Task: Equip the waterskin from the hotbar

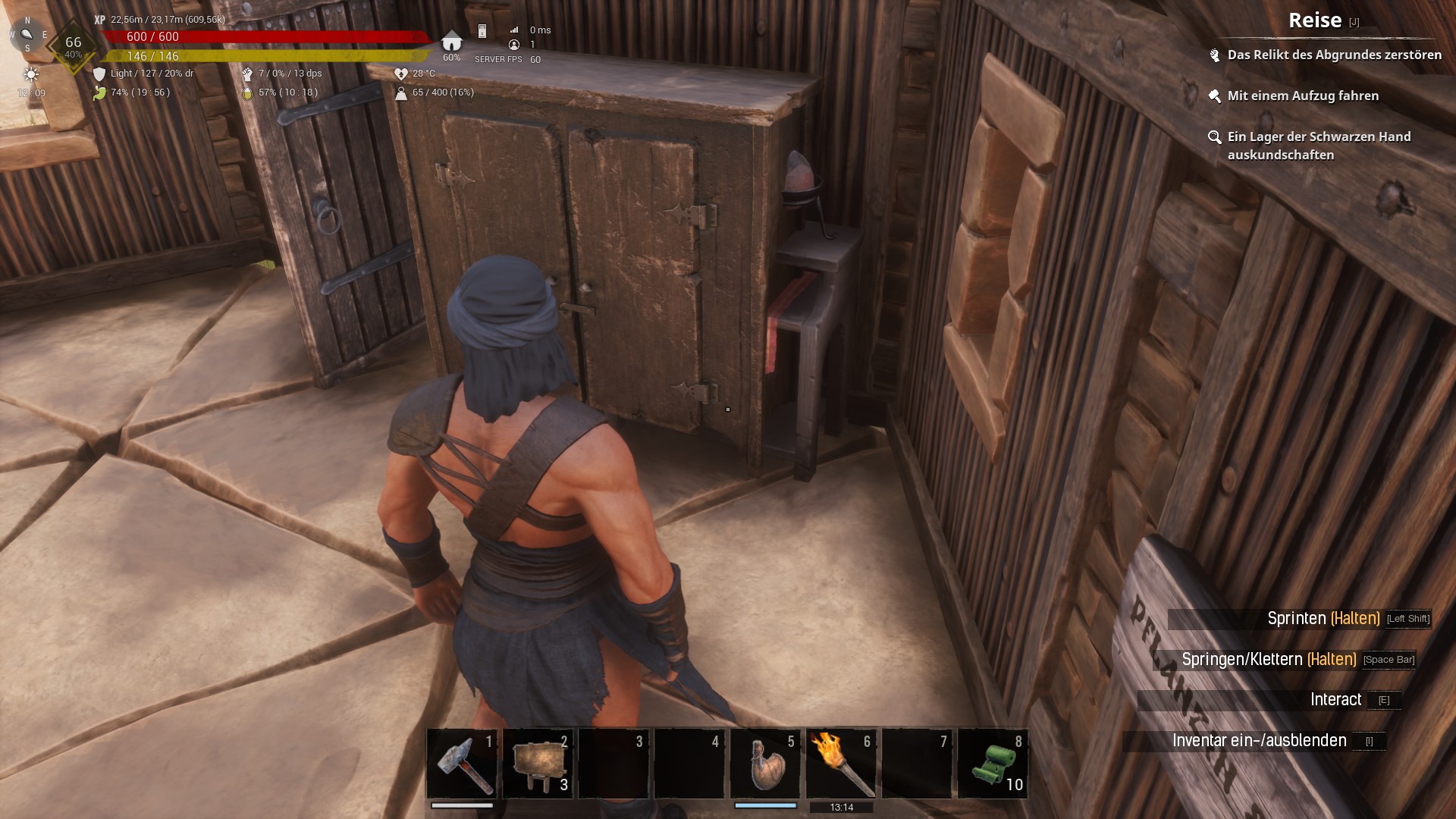Action: tap(765, 763)
